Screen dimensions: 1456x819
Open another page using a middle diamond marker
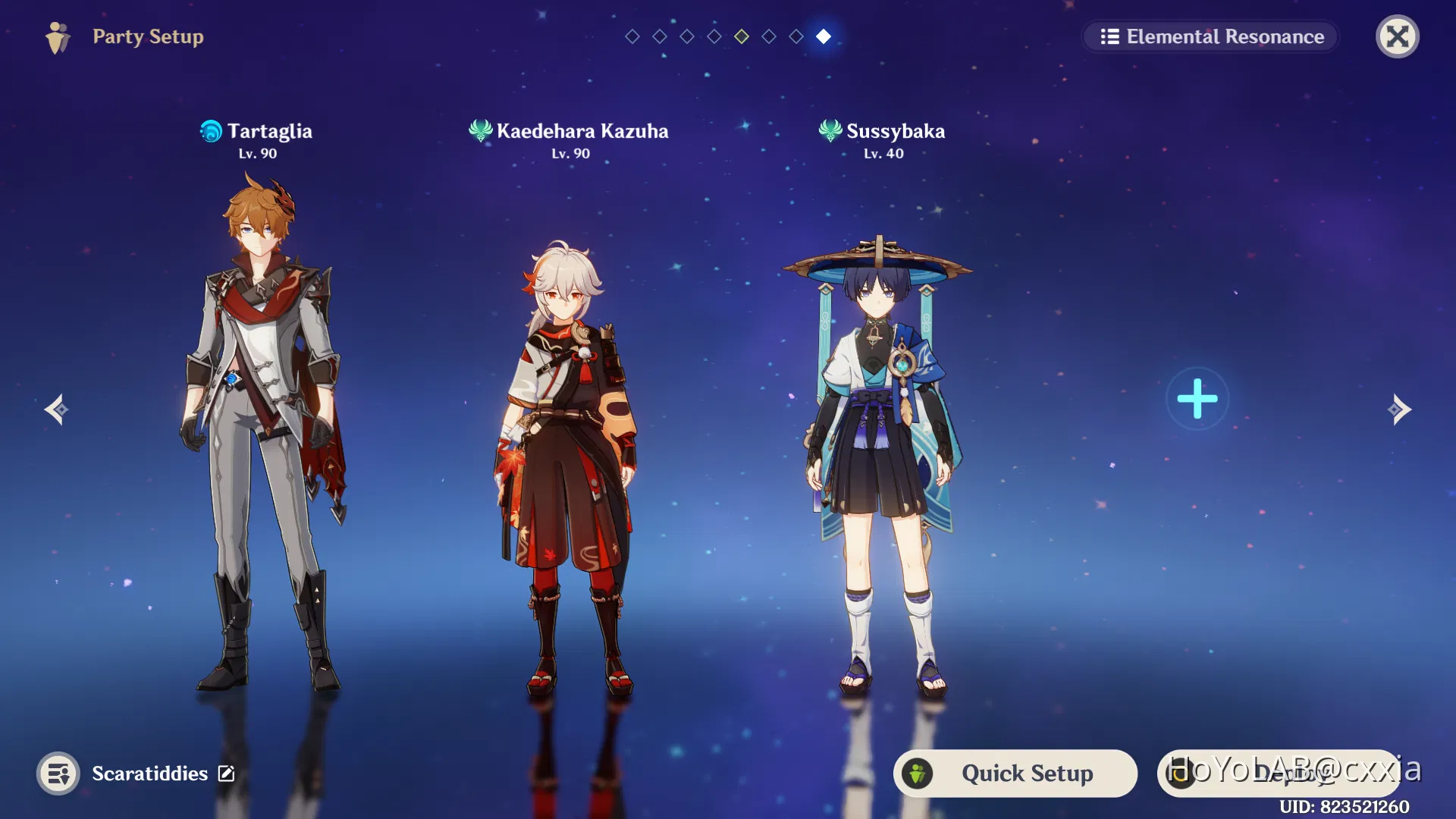(x=714, y=36)
